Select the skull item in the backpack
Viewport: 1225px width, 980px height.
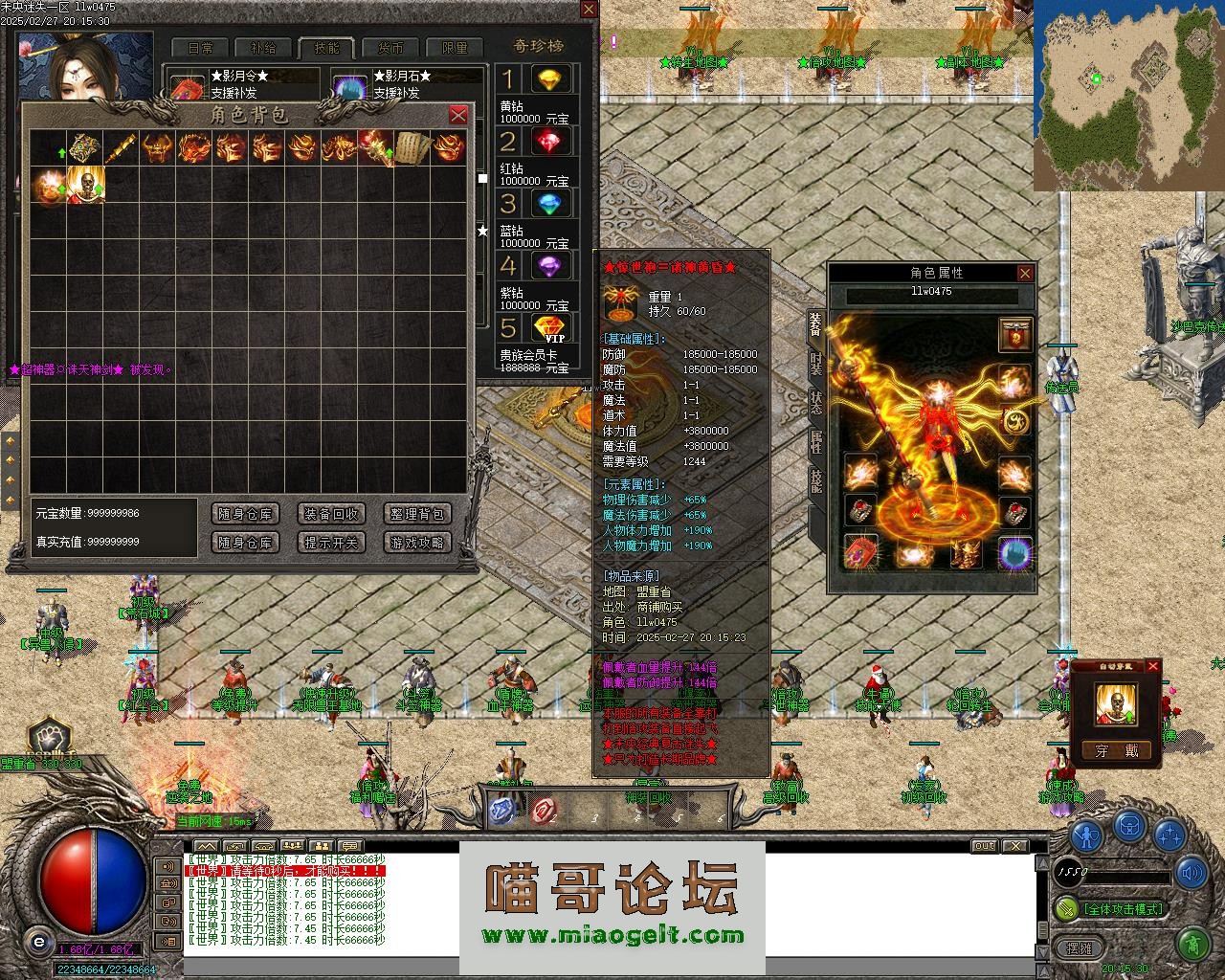(x=85, y=185)
